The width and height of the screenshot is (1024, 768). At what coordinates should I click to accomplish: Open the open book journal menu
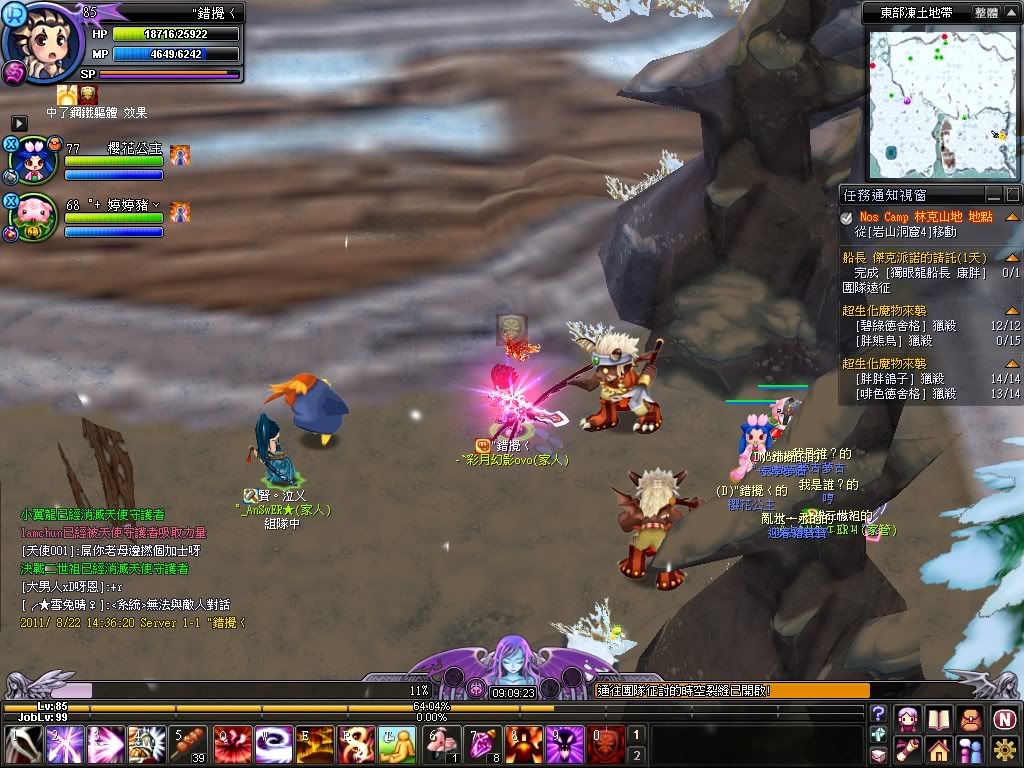tap(938, 718)
